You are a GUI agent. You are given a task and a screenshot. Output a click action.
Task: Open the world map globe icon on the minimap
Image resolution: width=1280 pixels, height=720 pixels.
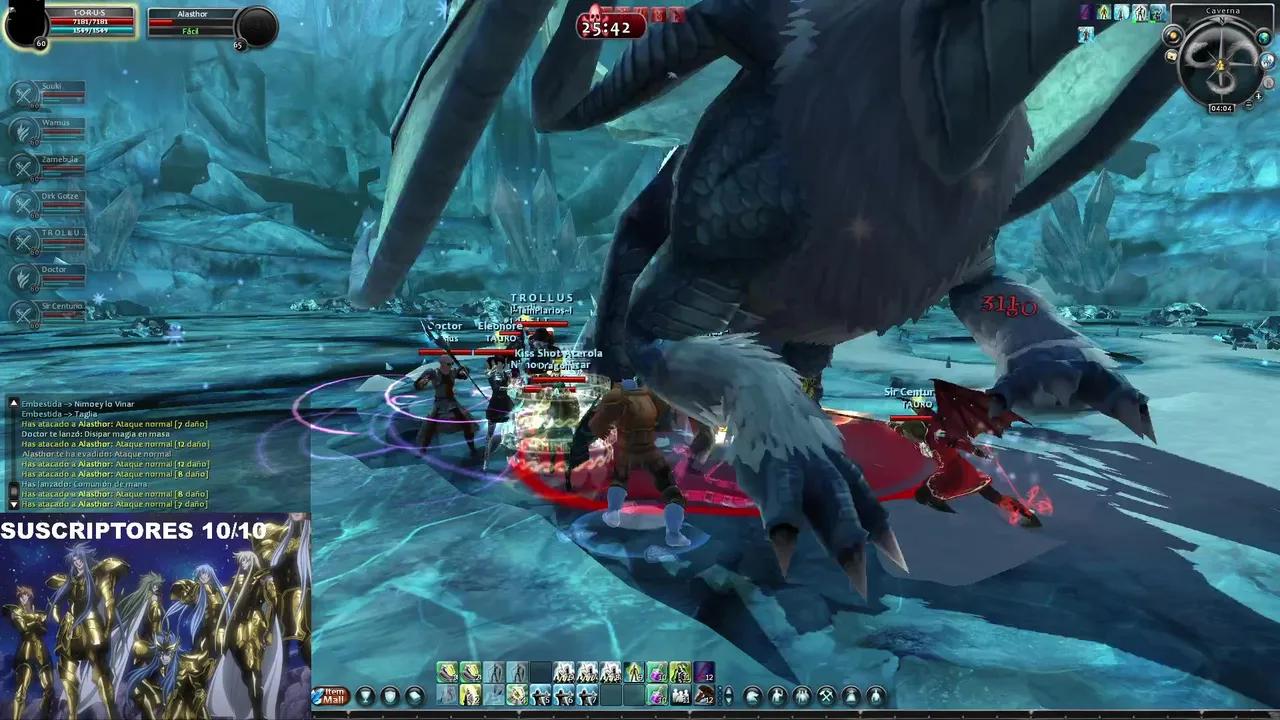pos(1263,37)
